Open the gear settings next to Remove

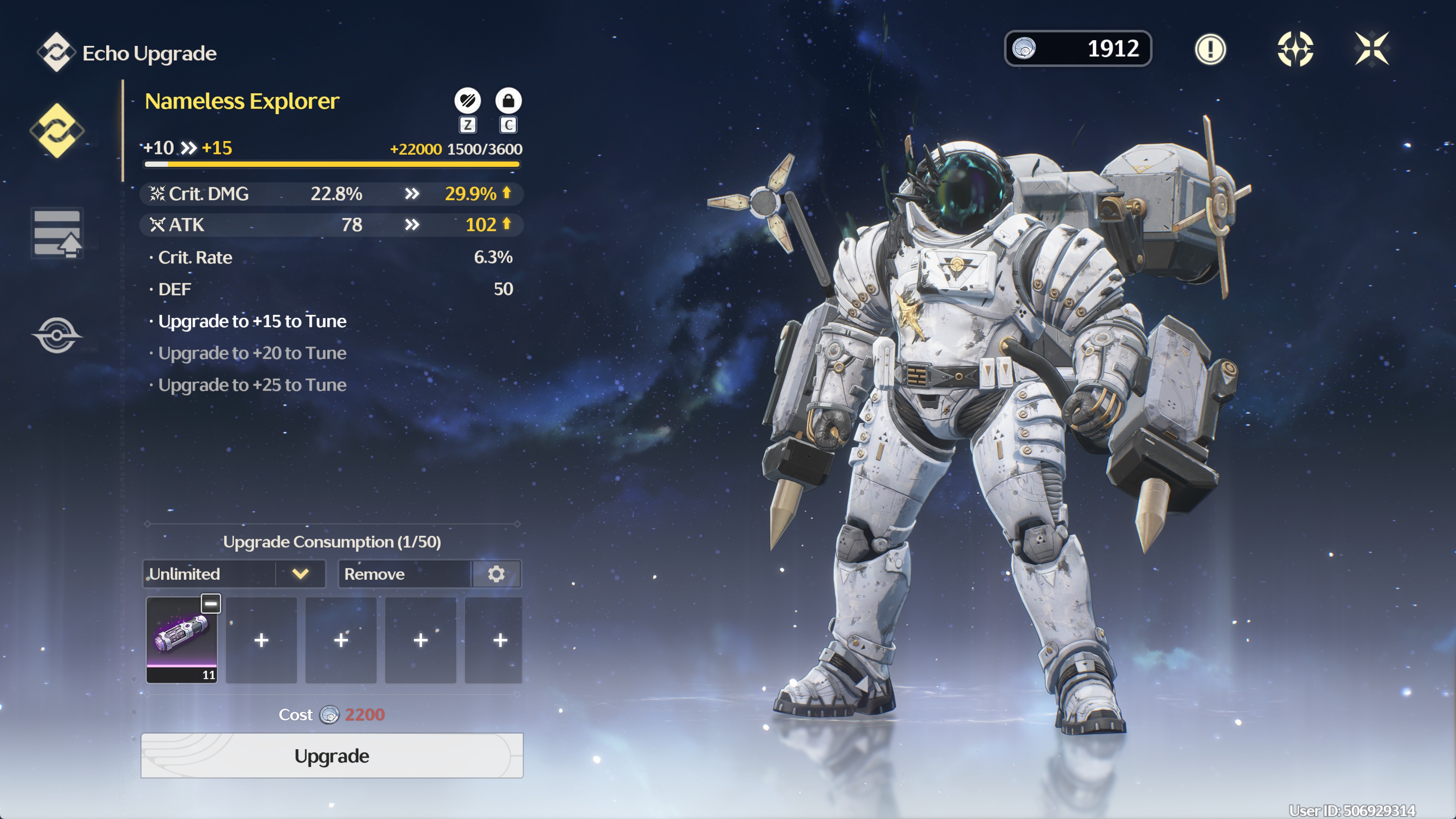(x=496, y=574)
